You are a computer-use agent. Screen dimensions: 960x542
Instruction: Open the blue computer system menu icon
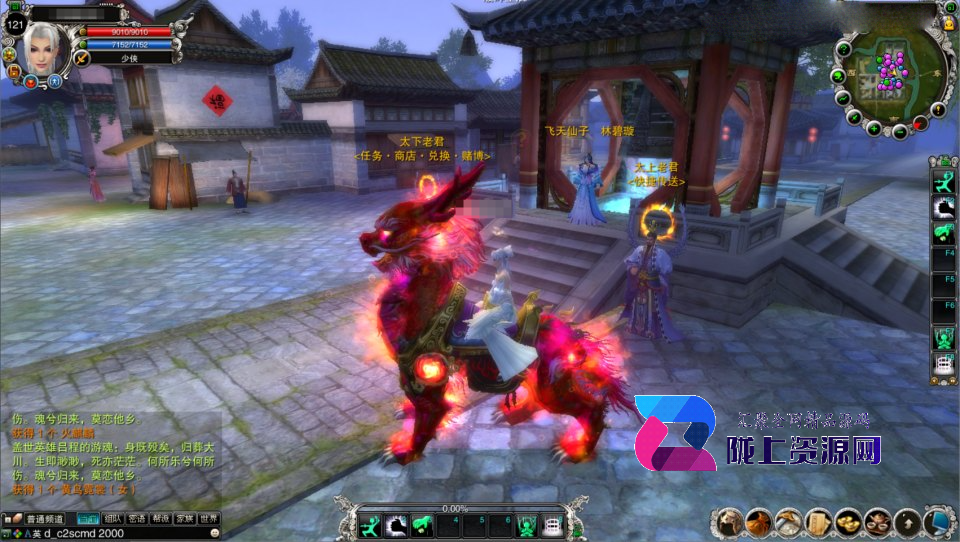[939, 522]
